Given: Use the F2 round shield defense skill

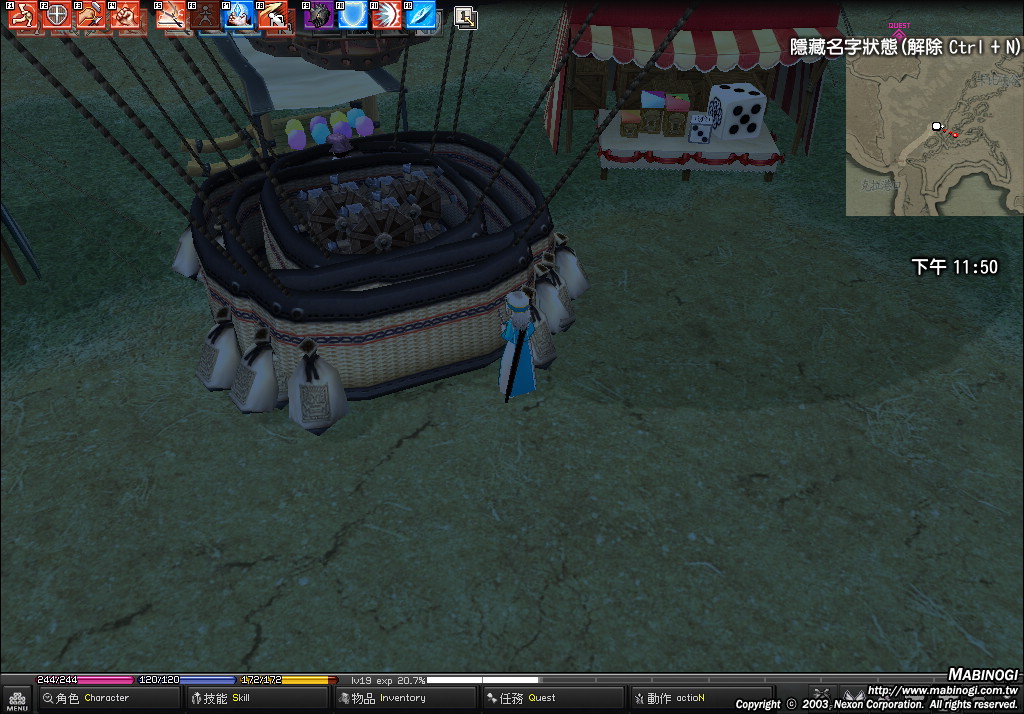Looking at the screenshot, I should [x=57, y=16].
